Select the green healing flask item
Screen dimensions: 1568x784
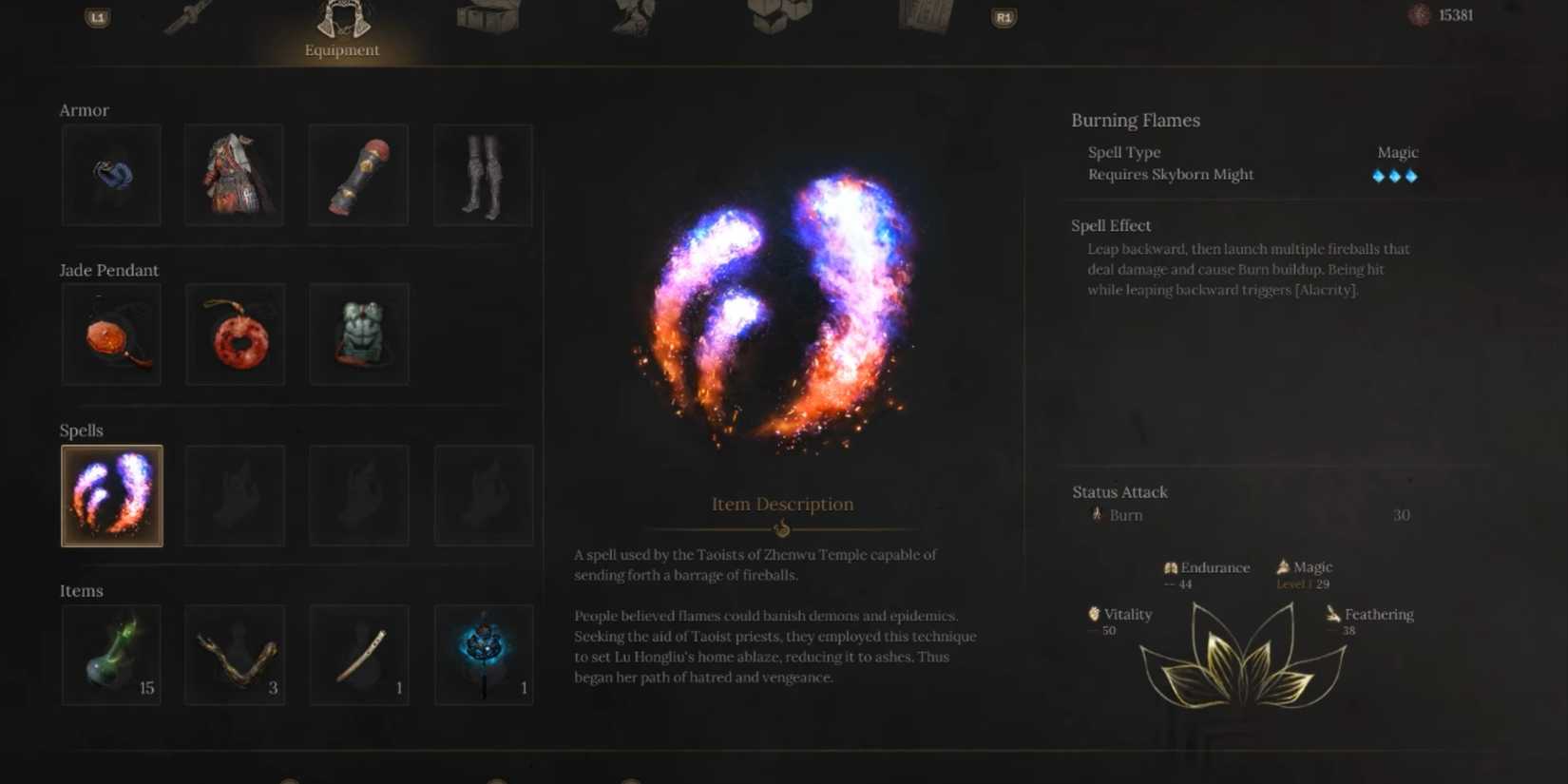coord(111,654)
